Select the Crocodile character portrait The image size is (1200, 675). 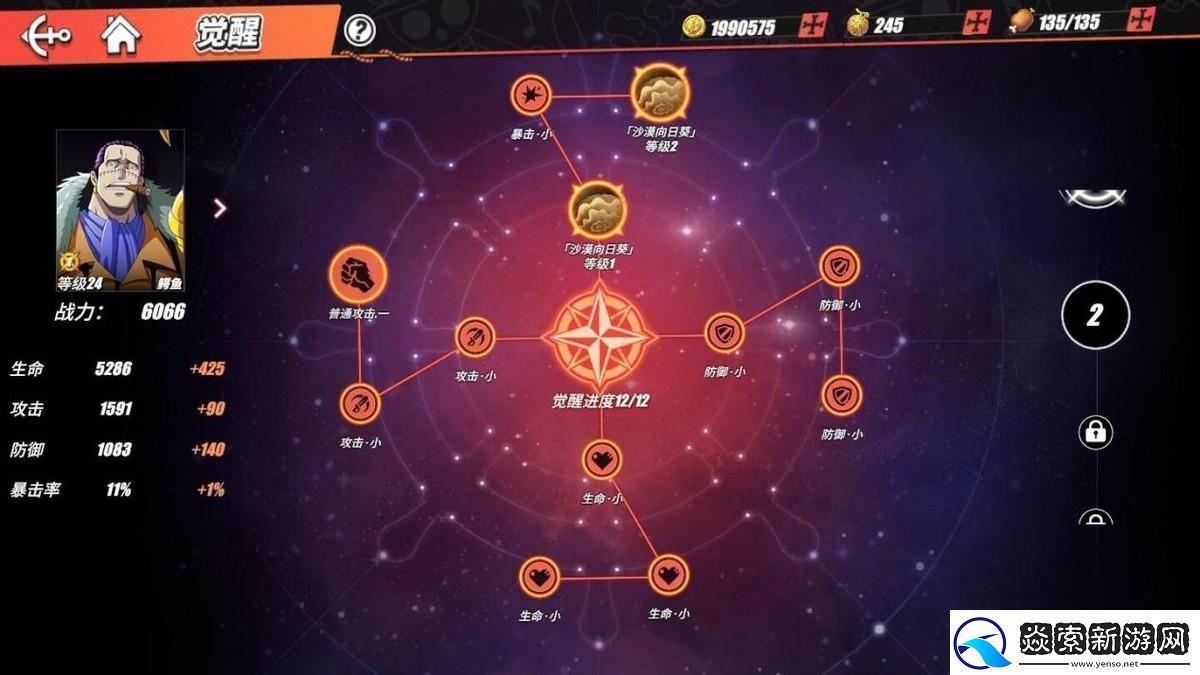pos(120,208)
